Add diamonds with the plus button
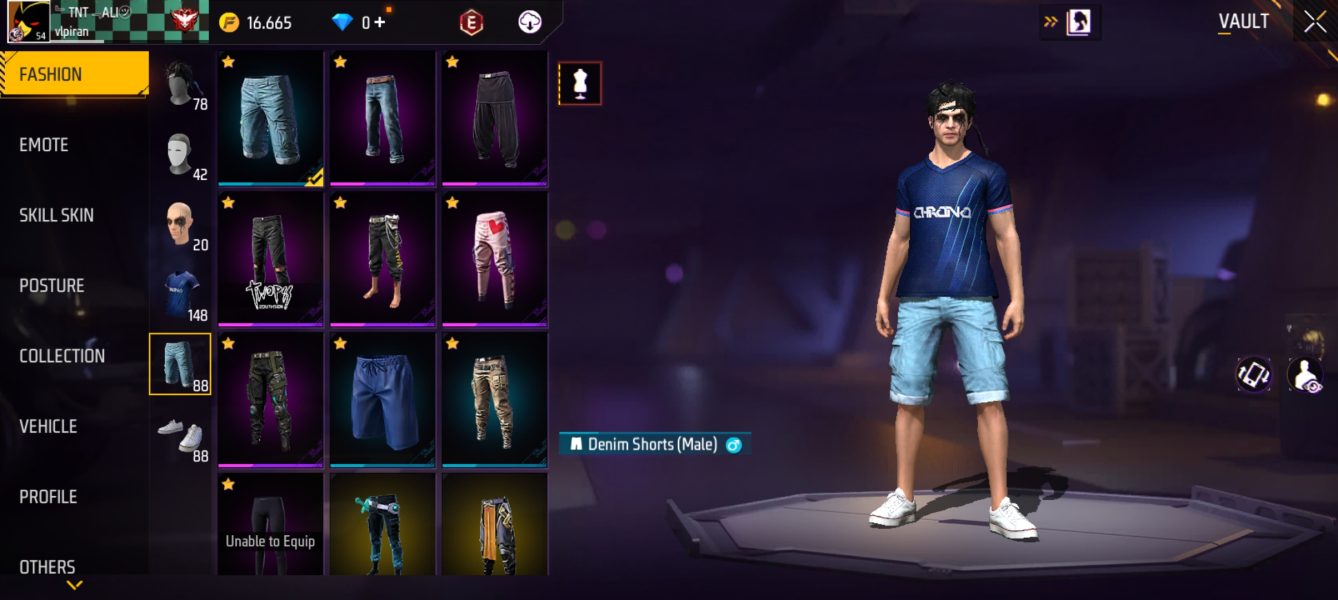Viewport: 1338px width, 600px height. tap(380, 22)
